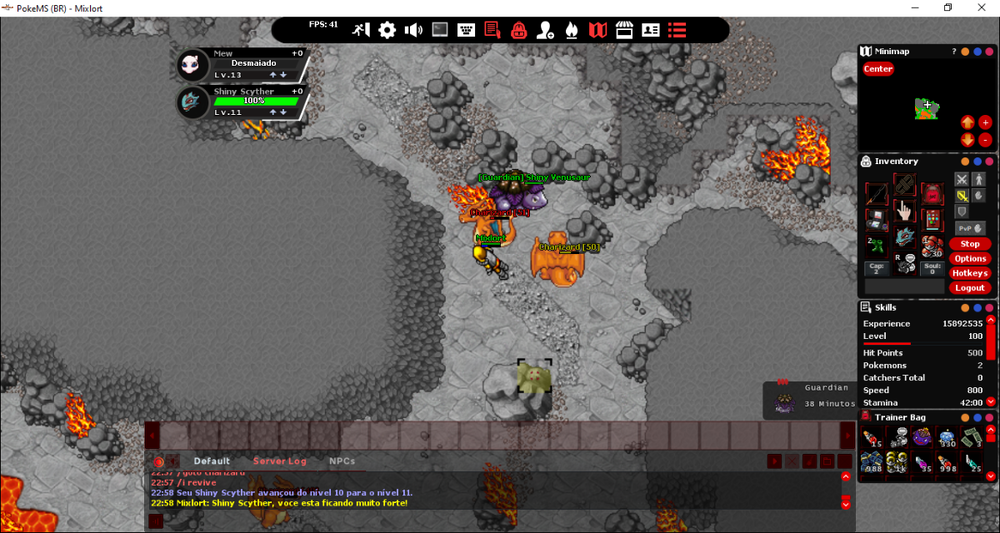Open the Hotkeys button
The height and width of the screenshot is (533, 1000).
point(969,273)
